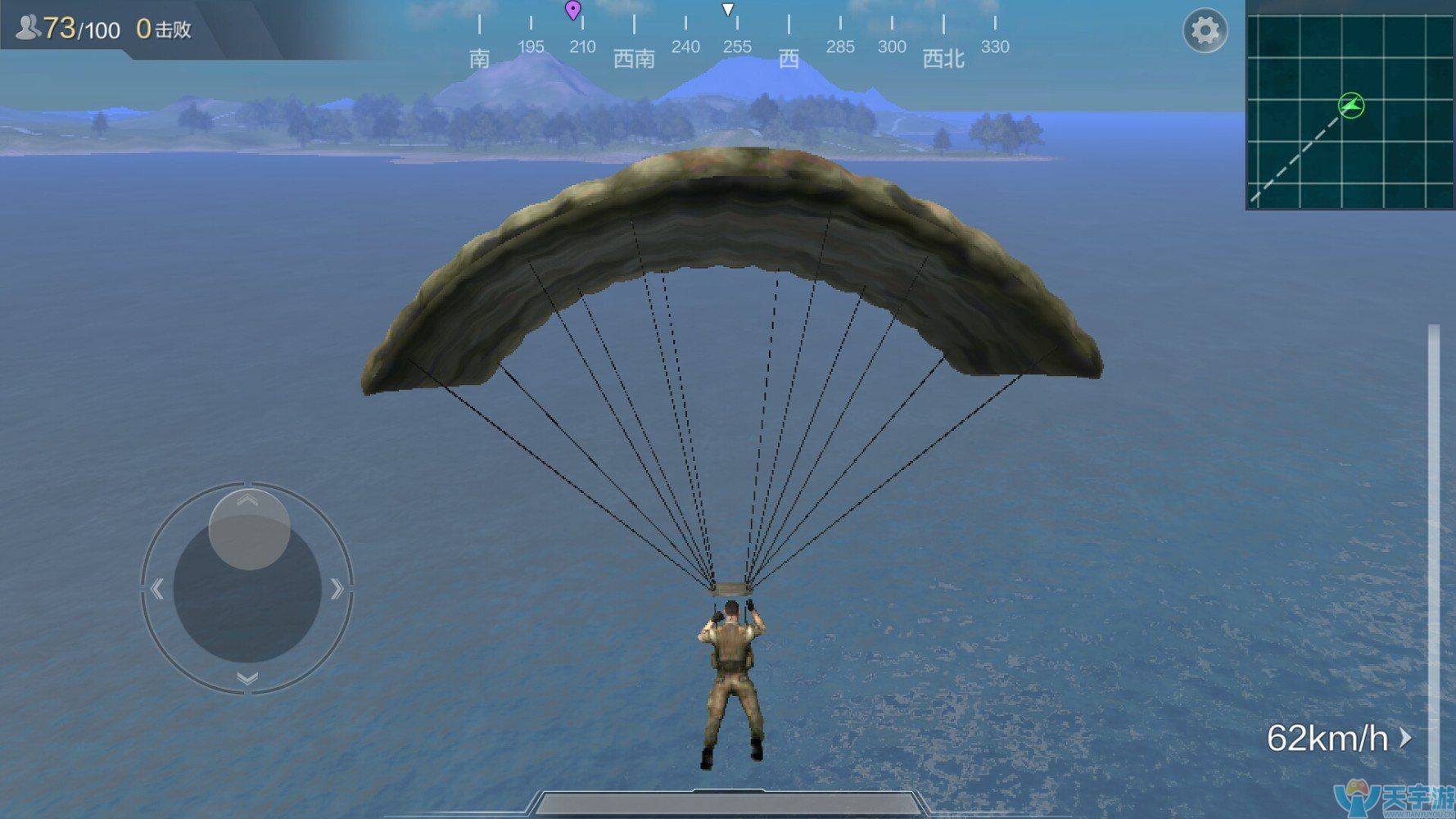
Task: Tap the joystick's down arrow
Action: 247,678
